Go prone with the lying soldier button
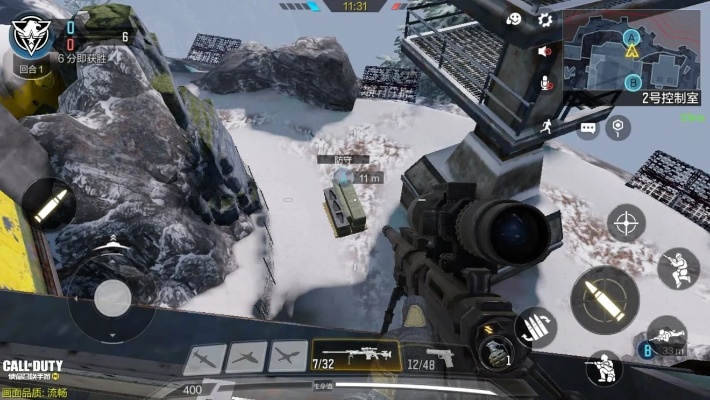 point(666,335)
